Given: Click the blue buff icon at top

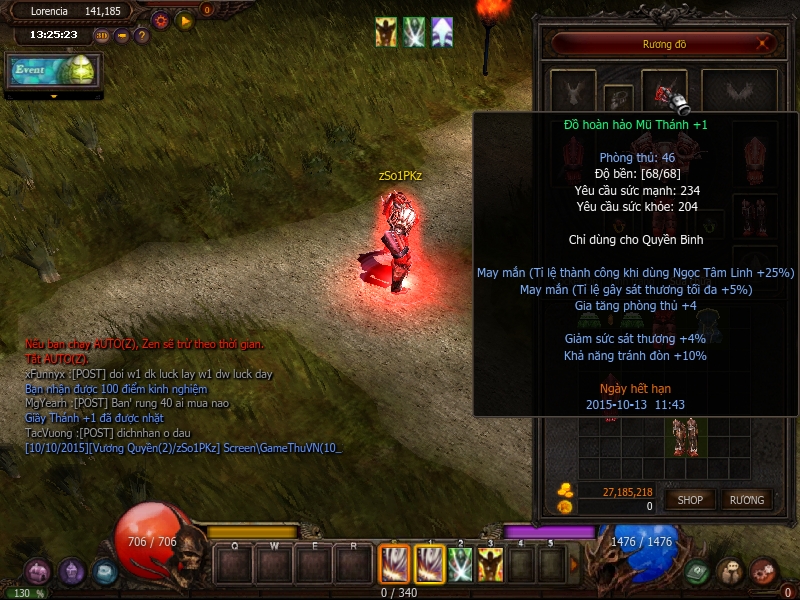Looking at the screenshot, I should 442,32.
